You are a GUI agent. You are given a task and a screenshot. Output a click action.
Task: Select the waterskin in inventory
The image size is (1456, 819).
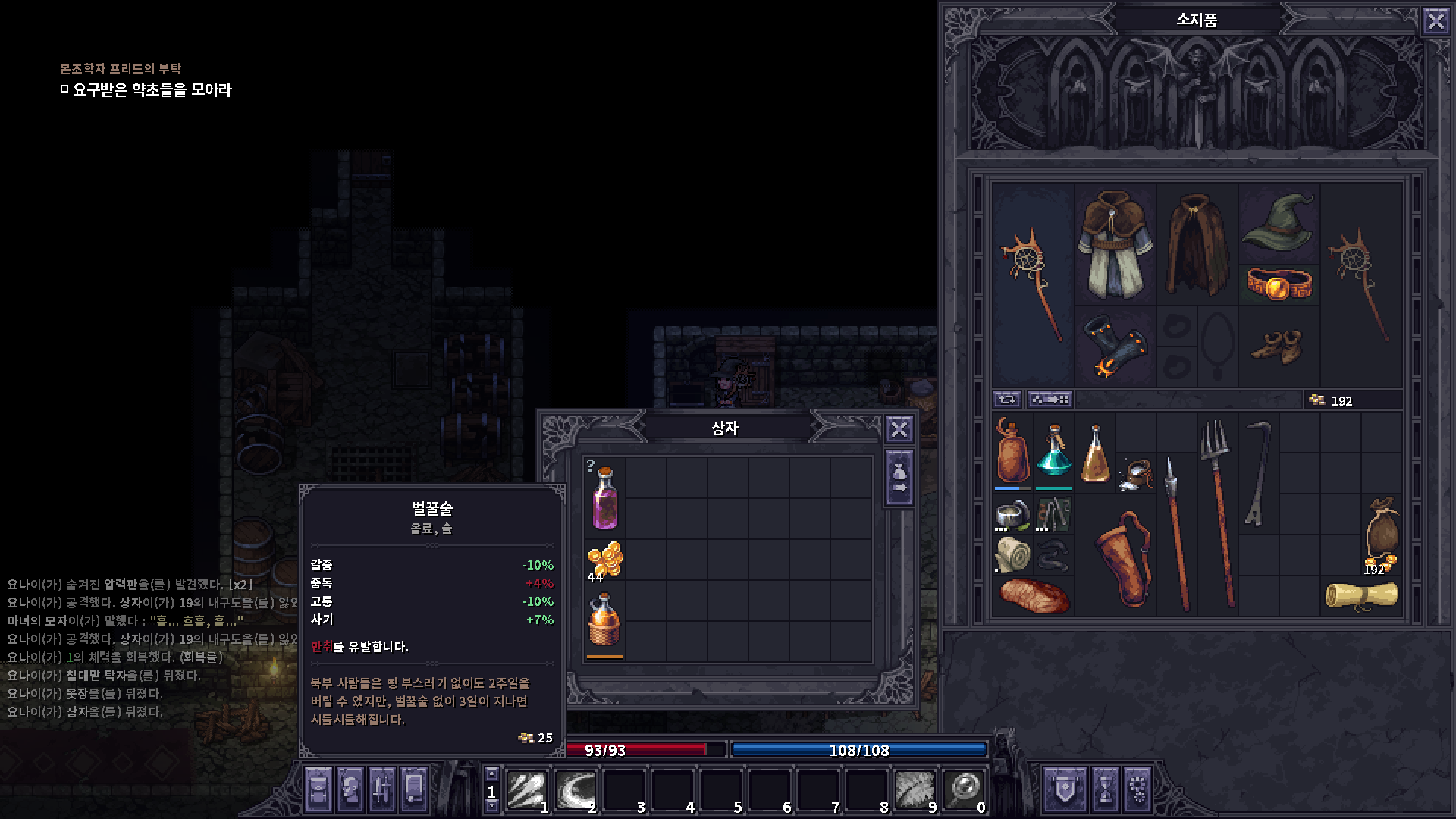click(1012, 451)
